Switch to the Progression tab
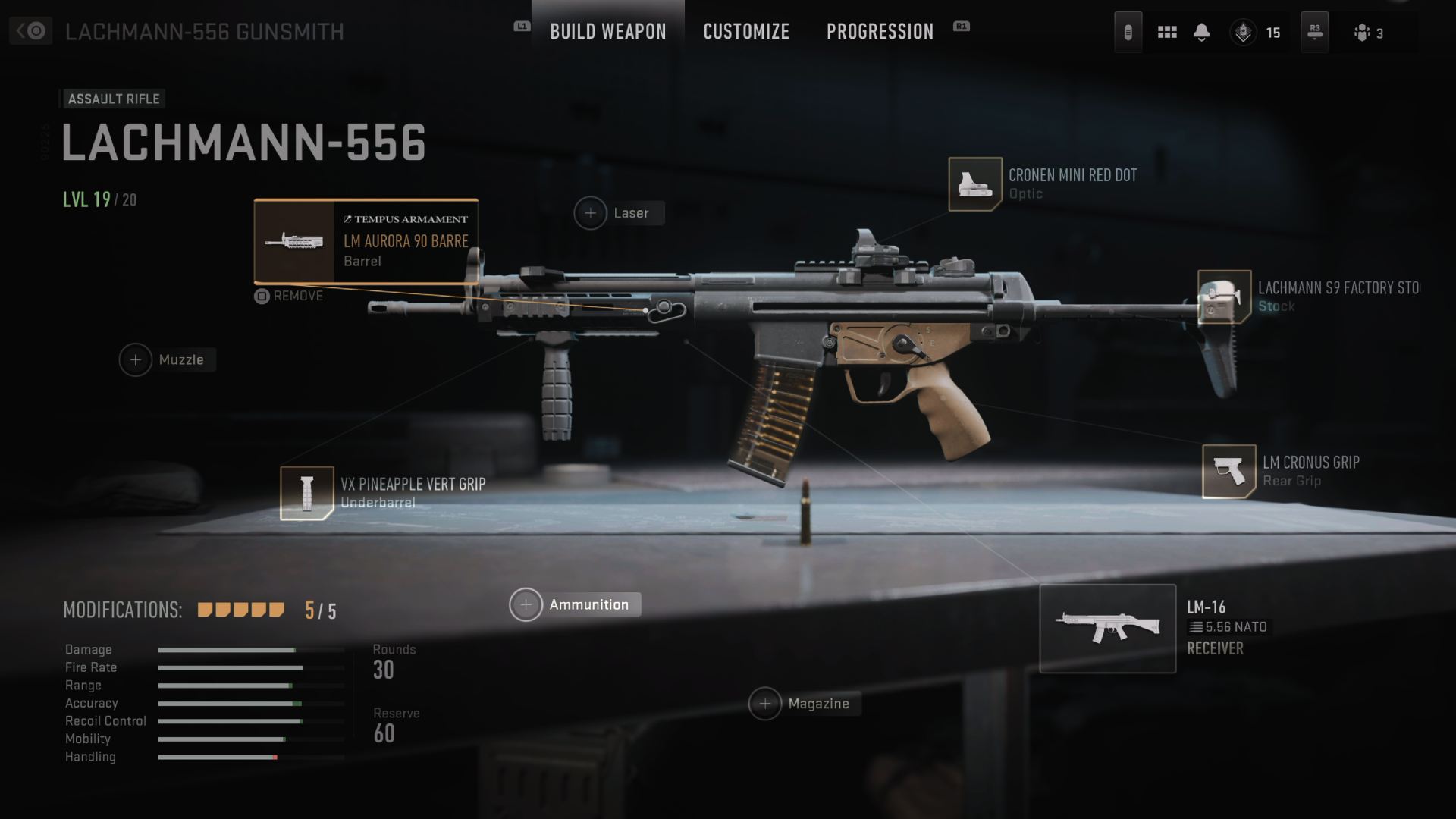 (x=880, y=32)
